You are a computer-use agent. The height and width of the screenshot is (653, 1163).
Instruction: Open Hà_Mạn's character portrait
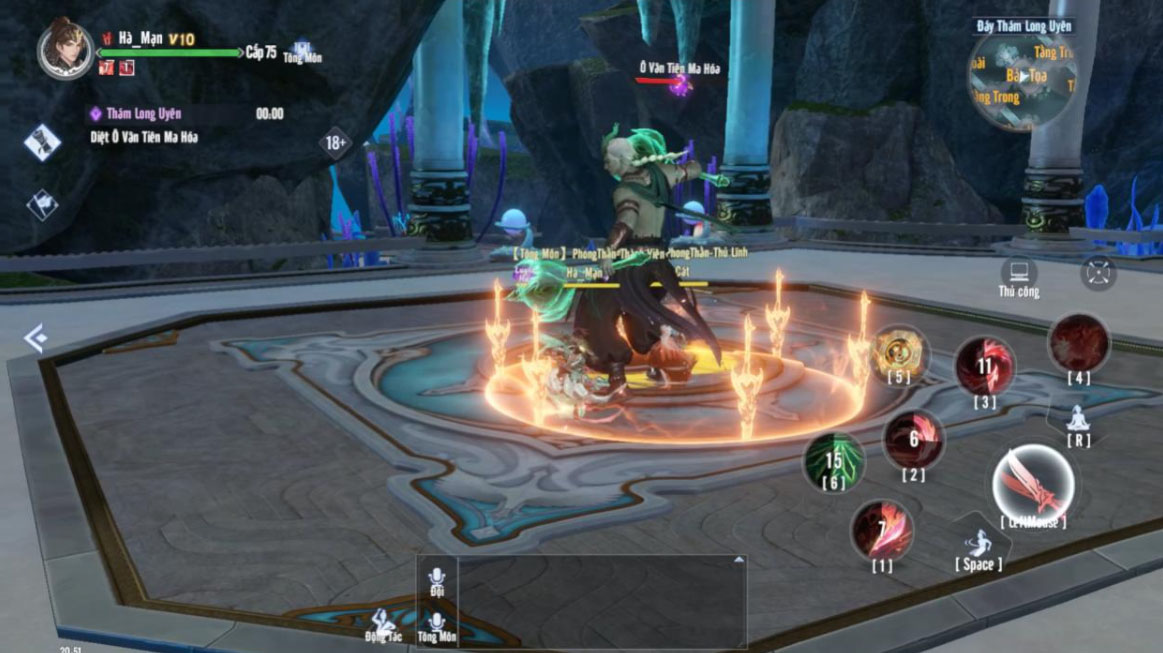click(x=65, y=49)
